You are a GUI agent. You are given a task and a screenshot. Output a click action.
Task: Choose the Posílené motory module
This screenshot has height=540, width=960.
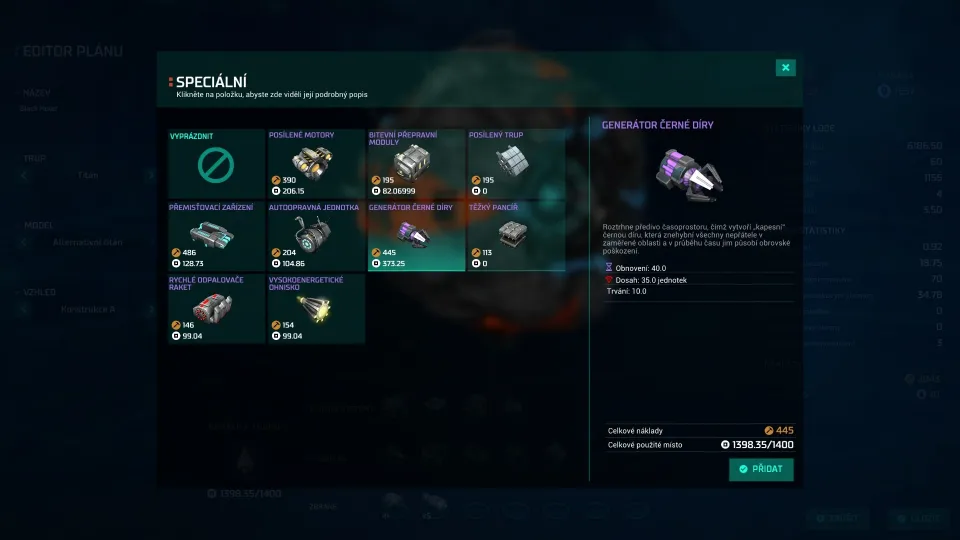[x=316, y=164]
